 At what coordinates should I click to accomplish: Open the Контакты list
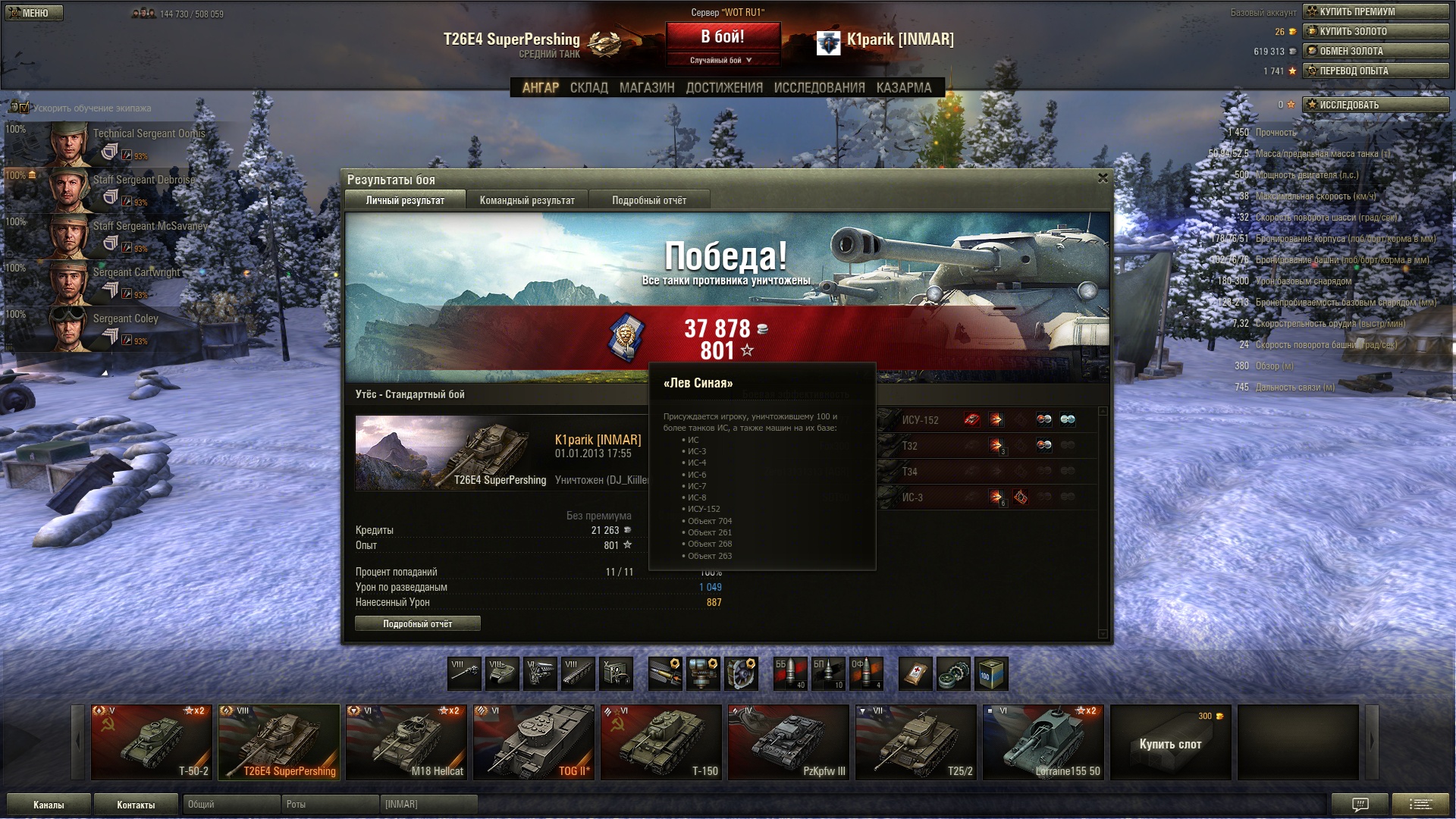tap(136, 805)
